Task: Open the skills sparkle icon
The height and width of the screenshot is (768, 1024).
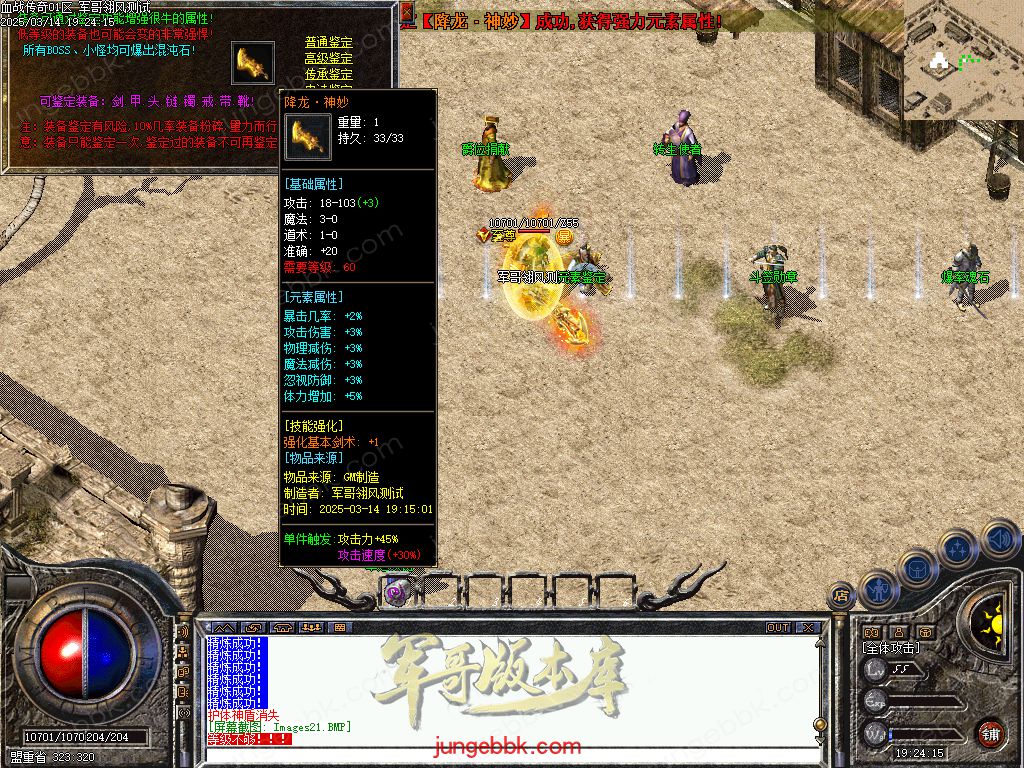Action: (957, 549)
